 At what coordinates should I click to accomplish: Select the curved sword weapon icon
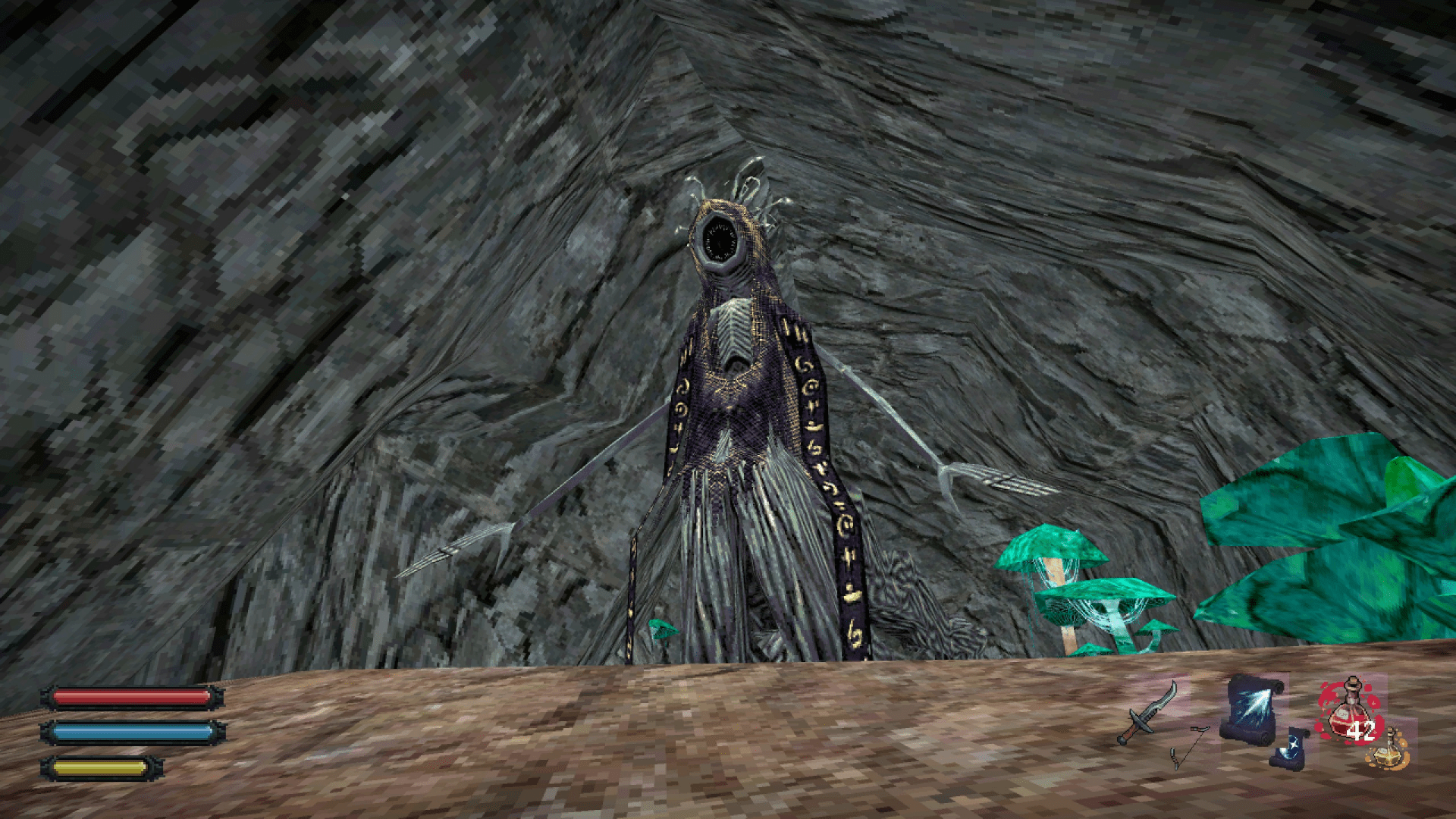tap(1148, 712)
